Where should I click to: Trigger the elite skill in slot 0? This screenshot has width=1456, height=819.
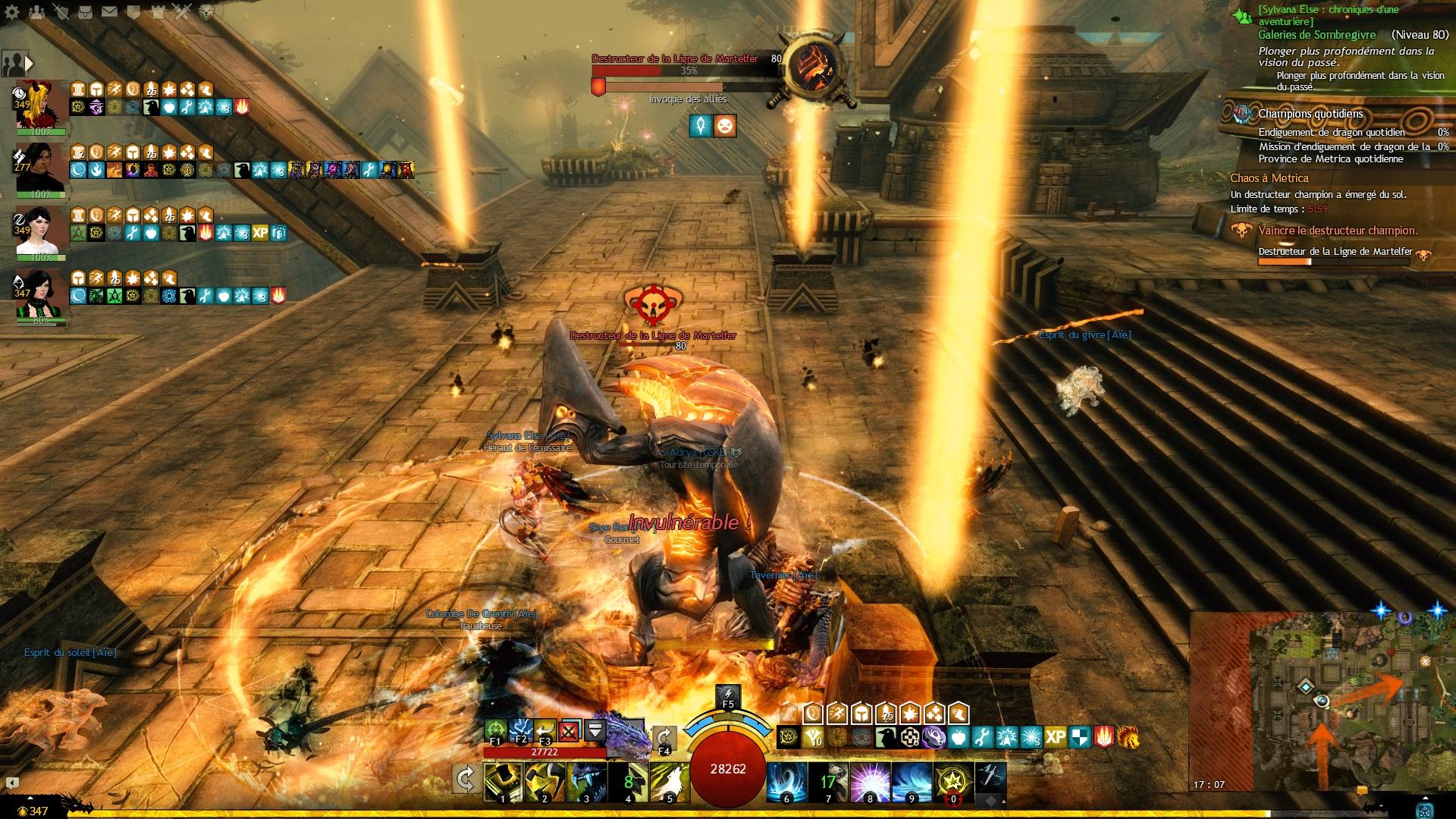coord(953,783)
